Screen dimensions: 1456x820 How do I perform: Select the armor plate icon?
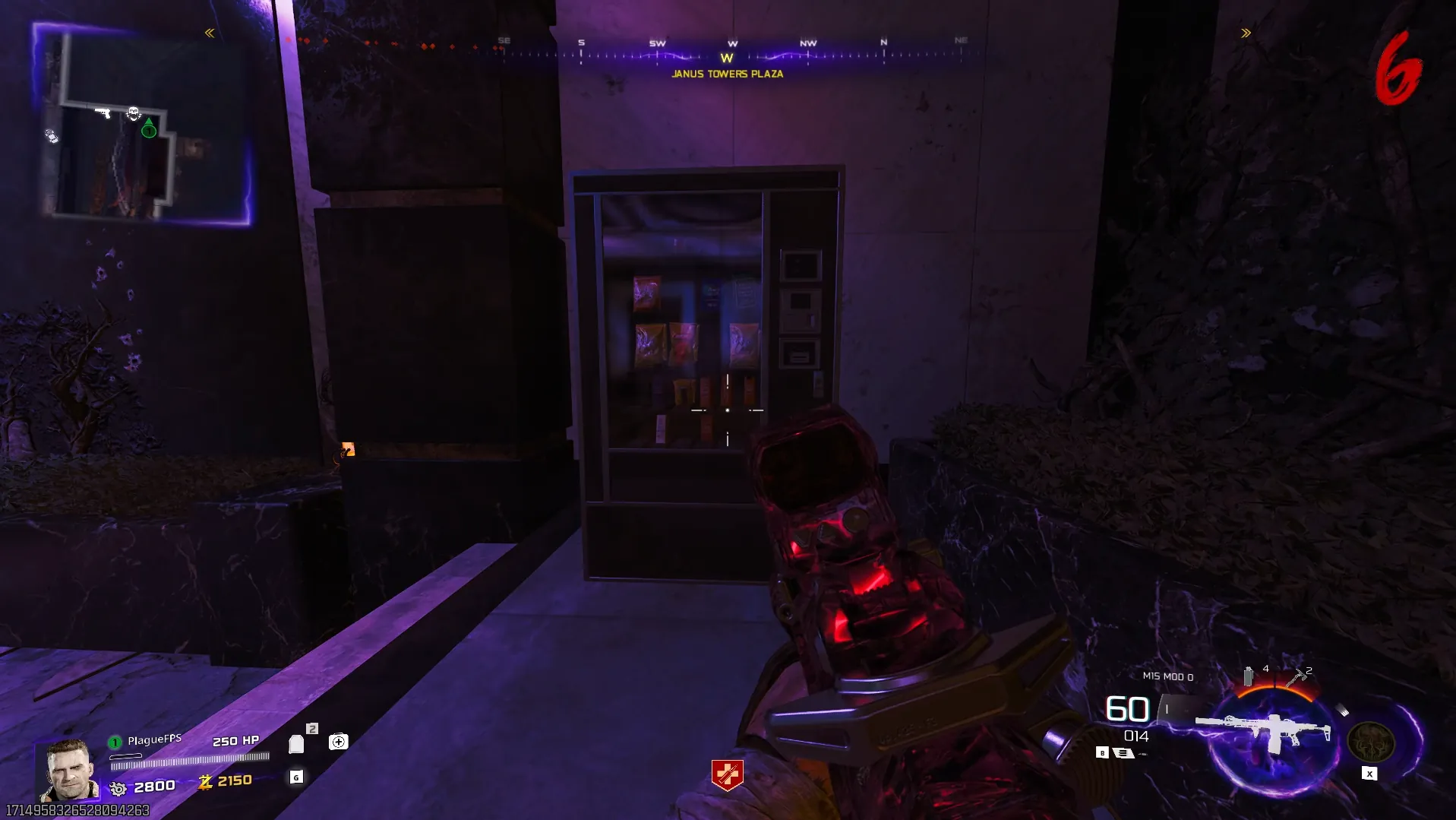point(296,743)
